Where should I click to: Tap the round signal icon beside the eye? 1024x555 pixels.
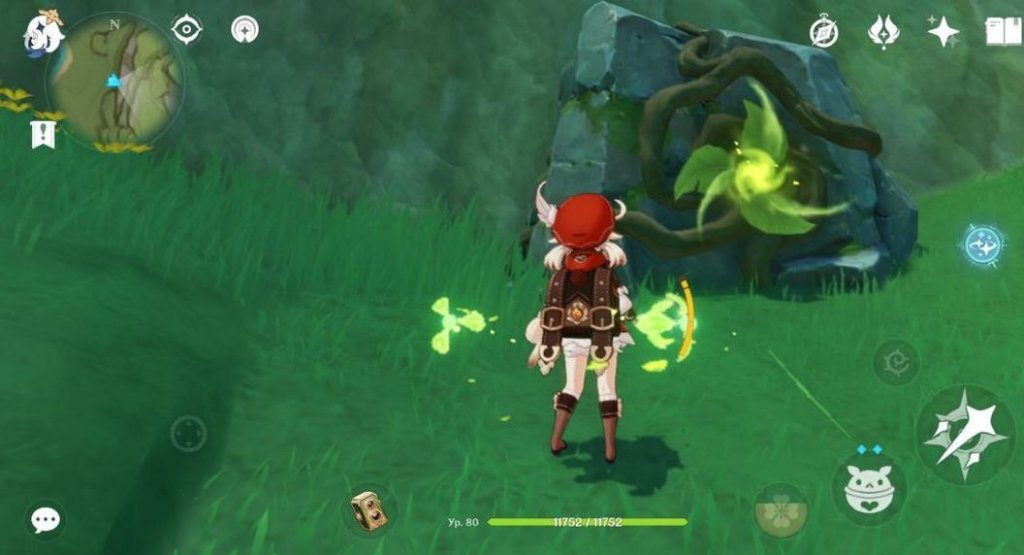tap(244, 30)
